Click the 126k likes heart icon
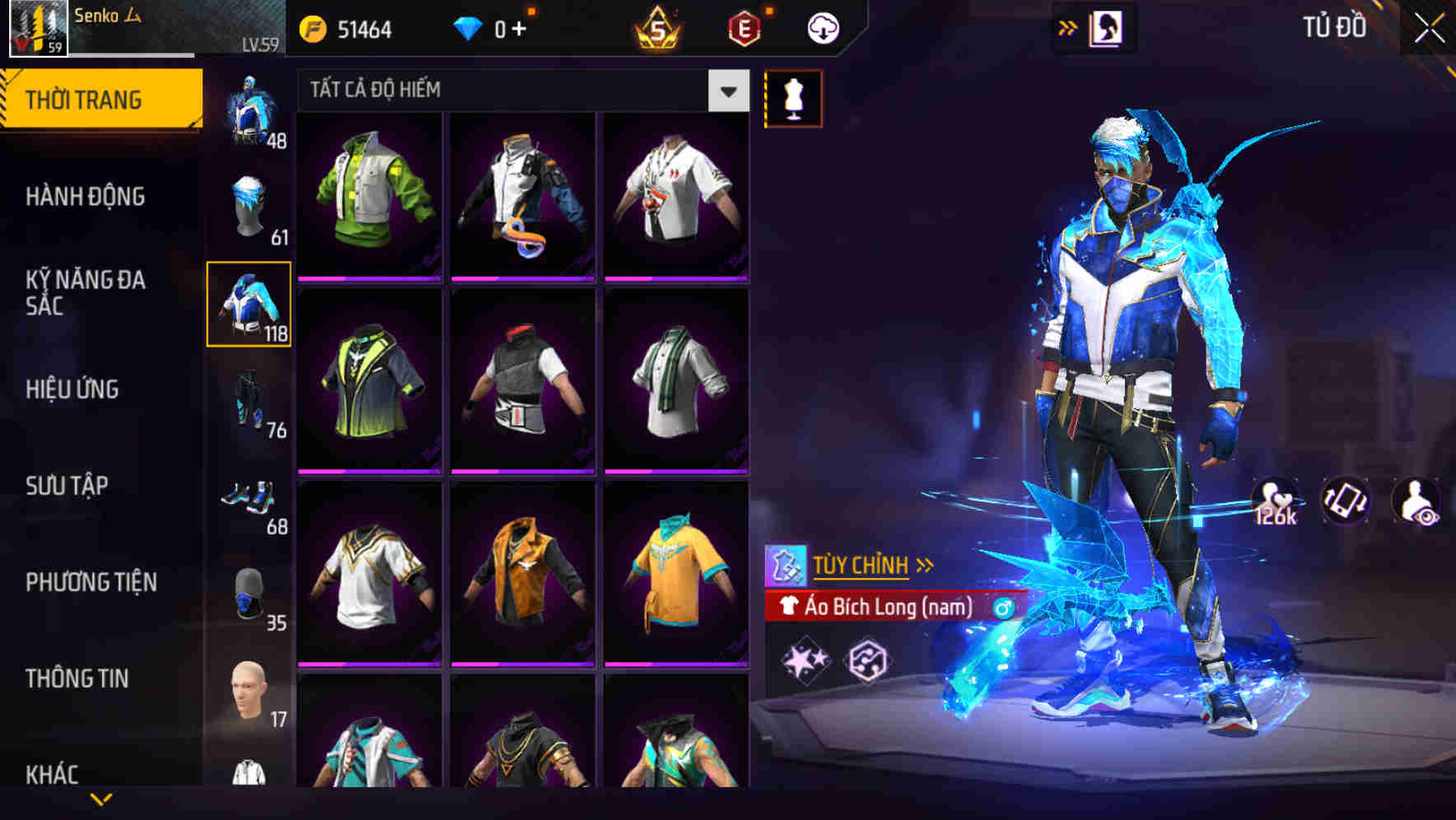1456x820 pixels. tap(1275, 502)
